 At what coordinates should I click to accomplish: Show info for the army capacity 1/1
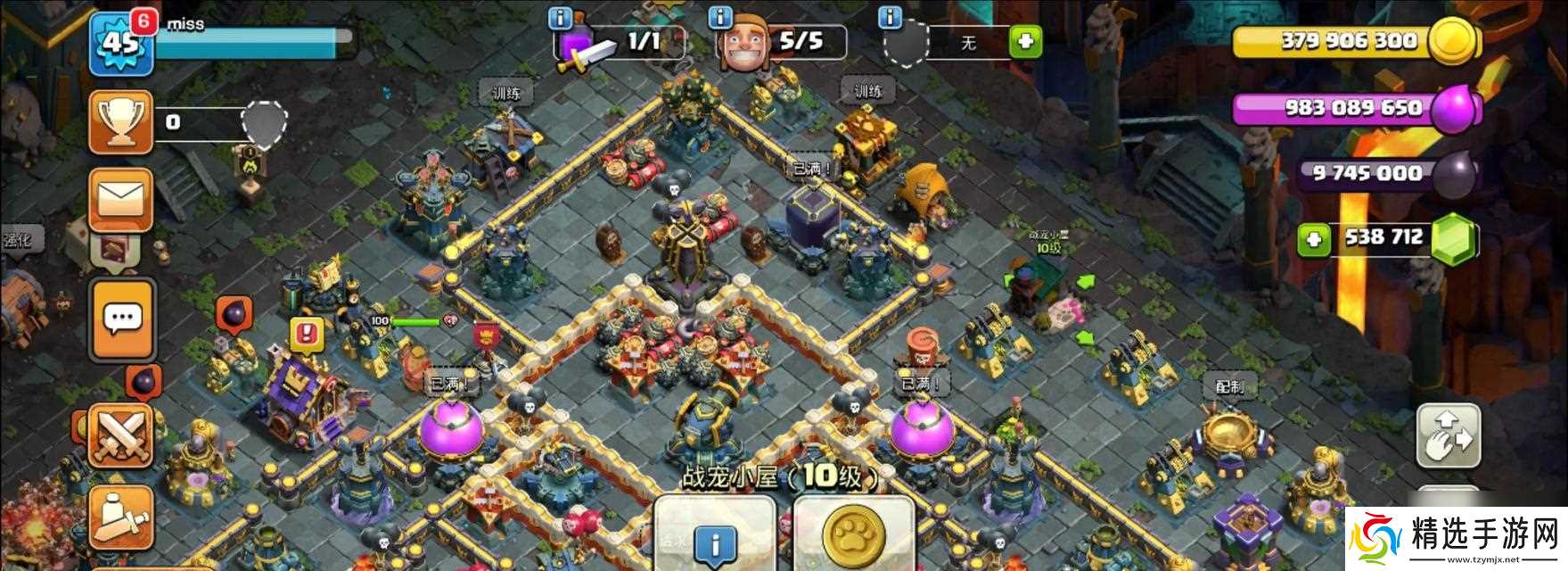click(560, 18)
